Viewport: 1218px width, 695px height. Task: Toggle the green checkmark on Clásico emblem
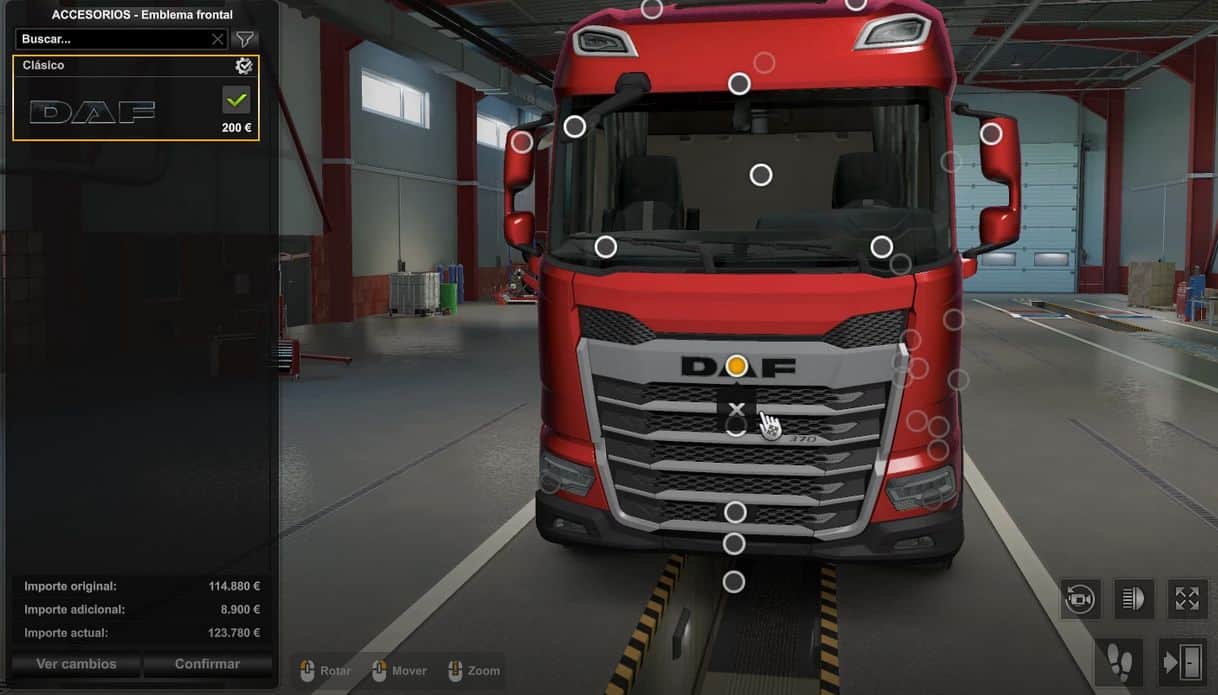(x=236, y=99)
